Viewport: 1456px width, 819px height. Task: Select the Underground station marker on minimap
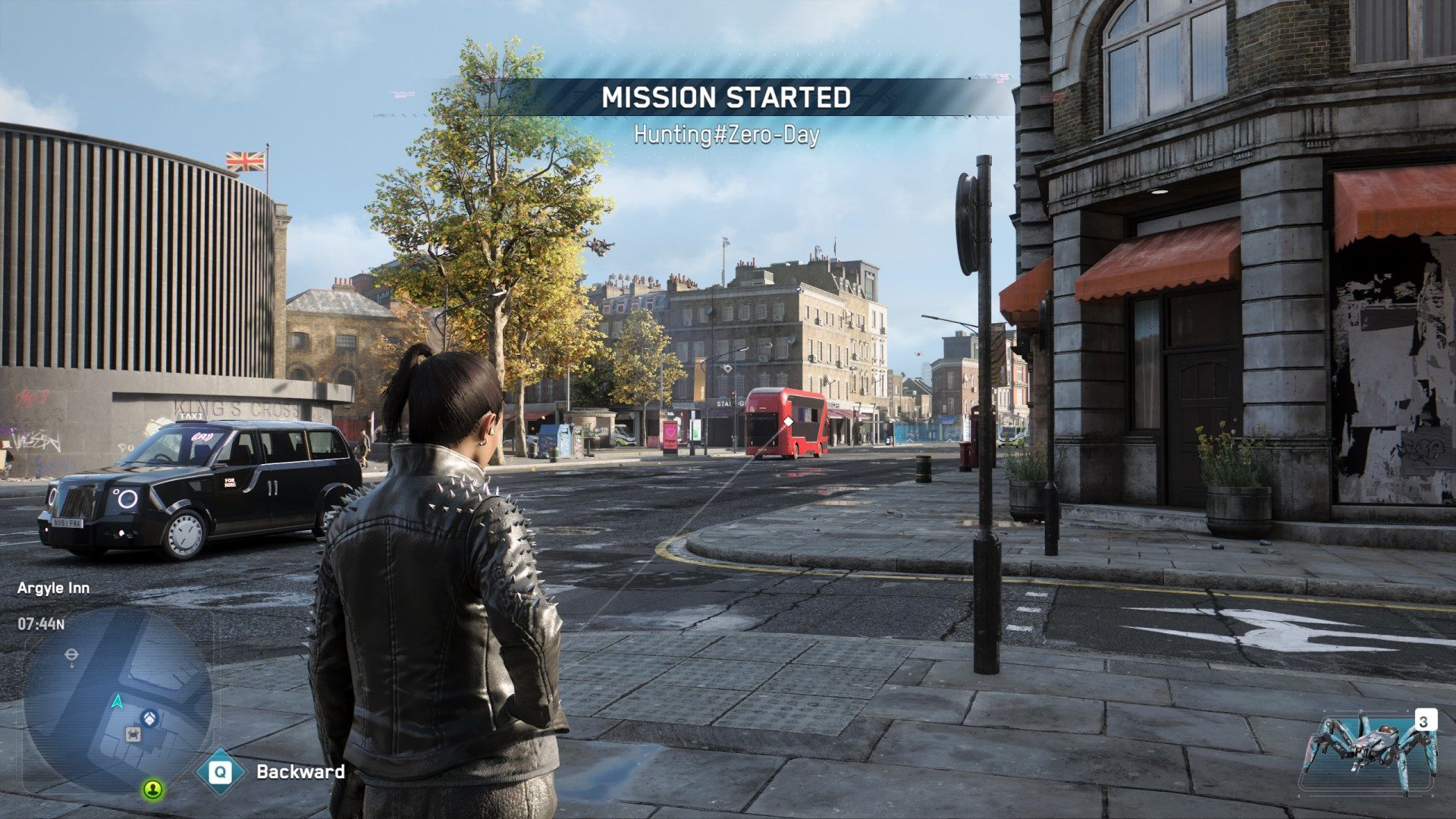pyautogui.click(x=71, y=654)
